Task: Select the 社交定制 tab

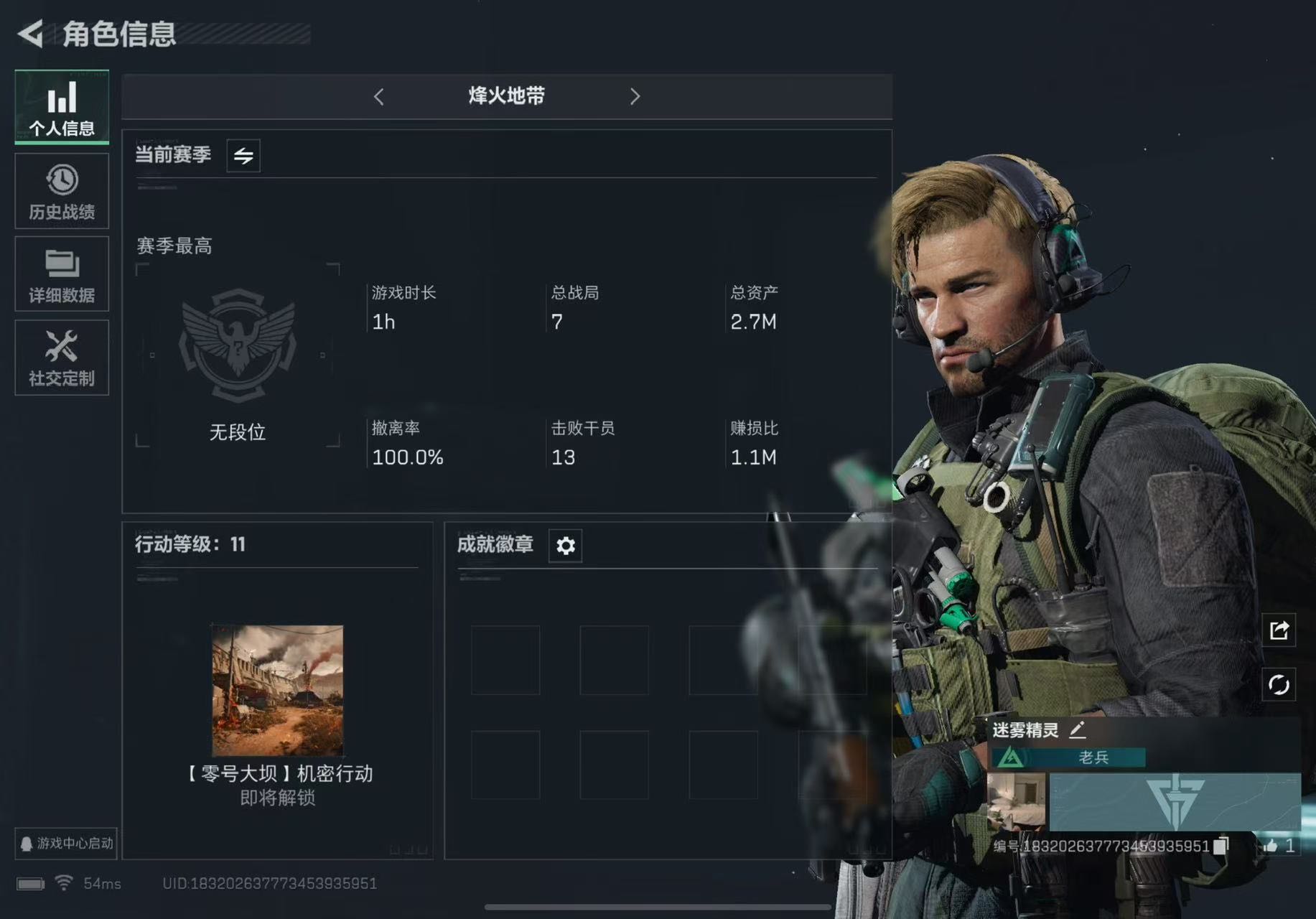Action: [62, 358]
